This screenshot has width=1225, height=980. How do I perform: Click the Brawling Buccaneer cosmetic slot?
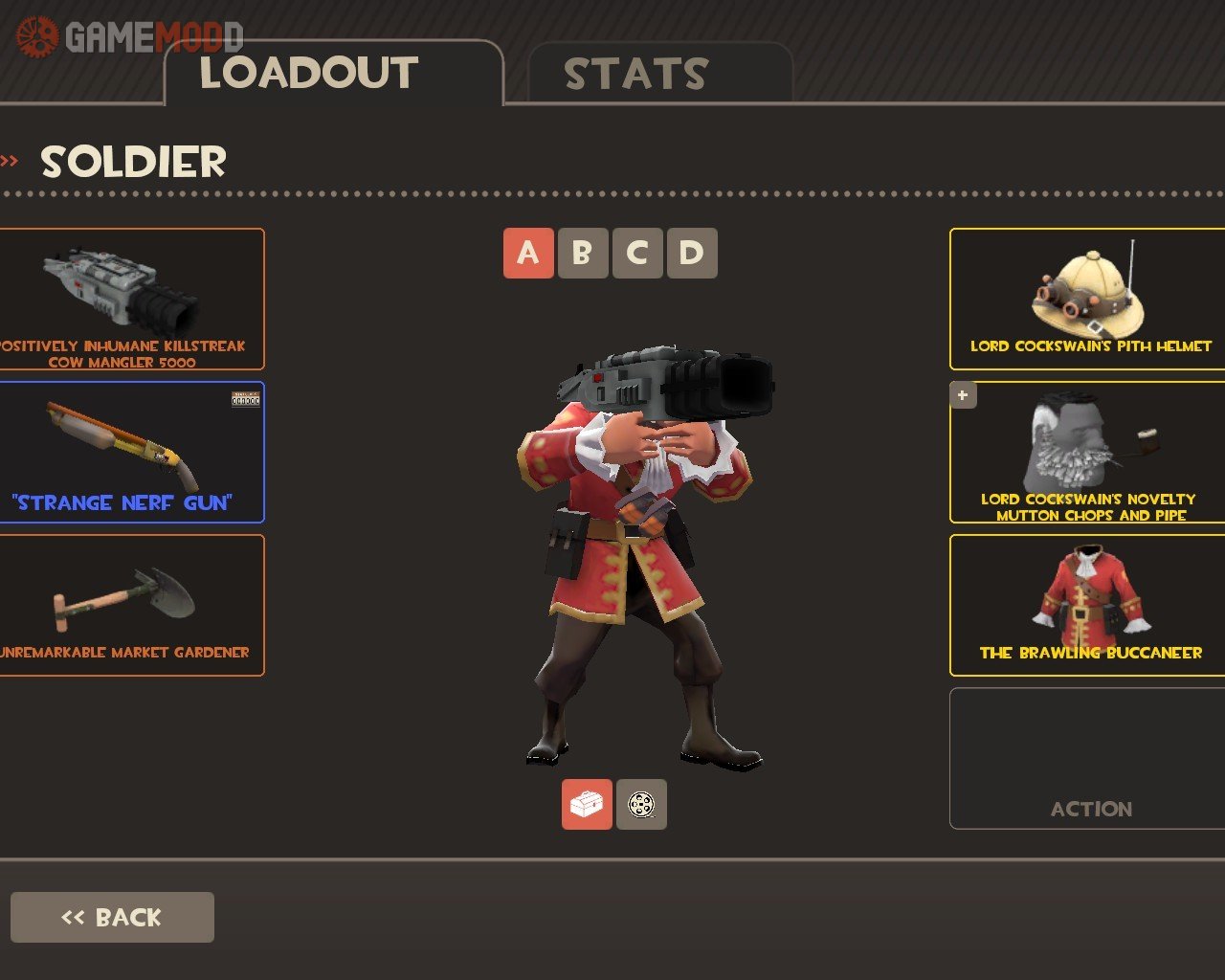point(1088,605)
